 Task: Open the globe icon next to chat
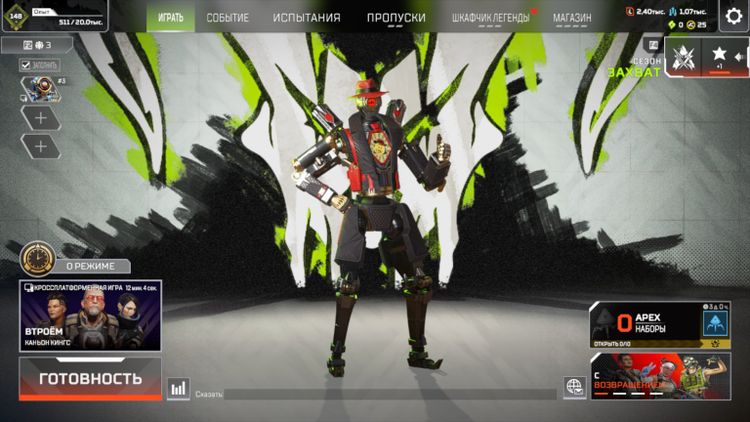(x=574, y=386)
